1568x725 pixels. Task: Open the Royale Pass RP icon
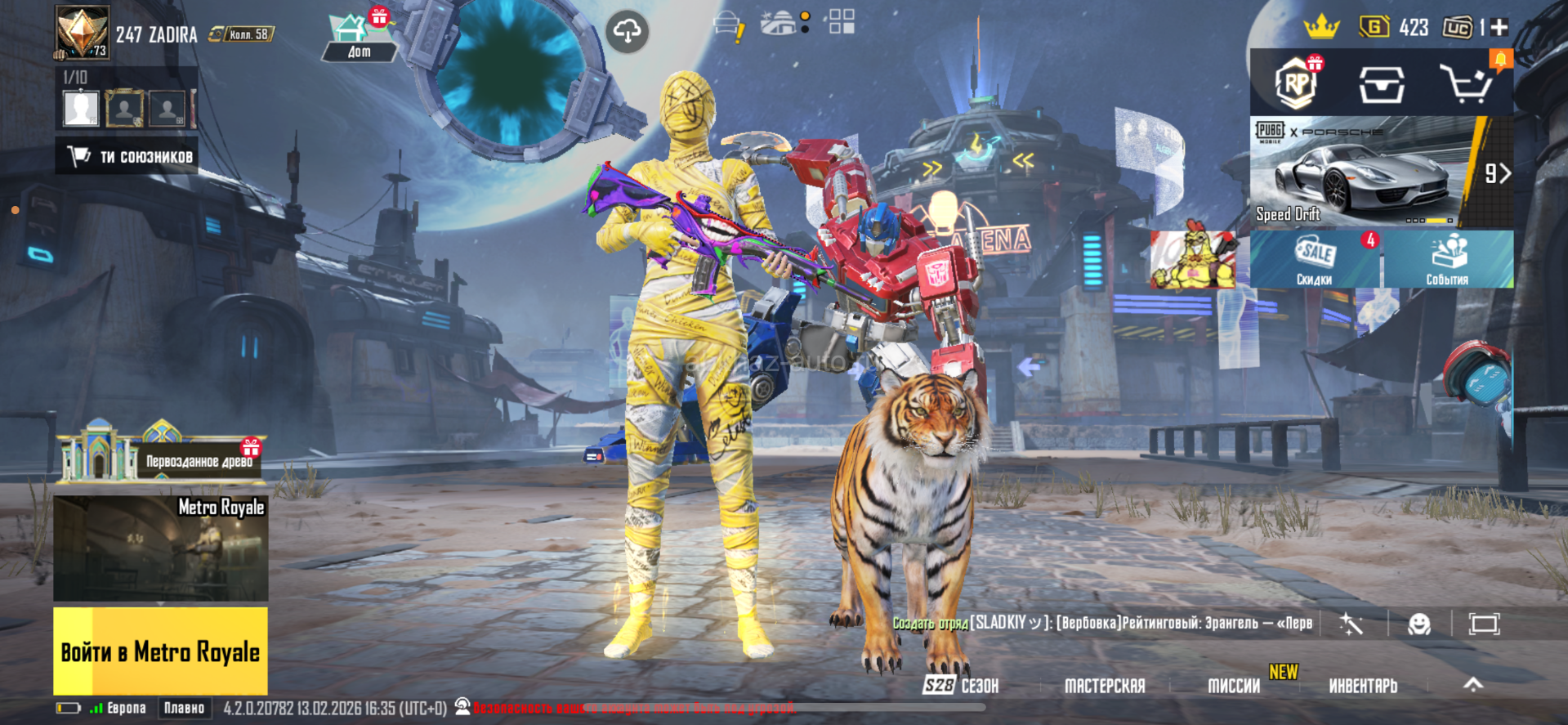[x=1296, y=83]
